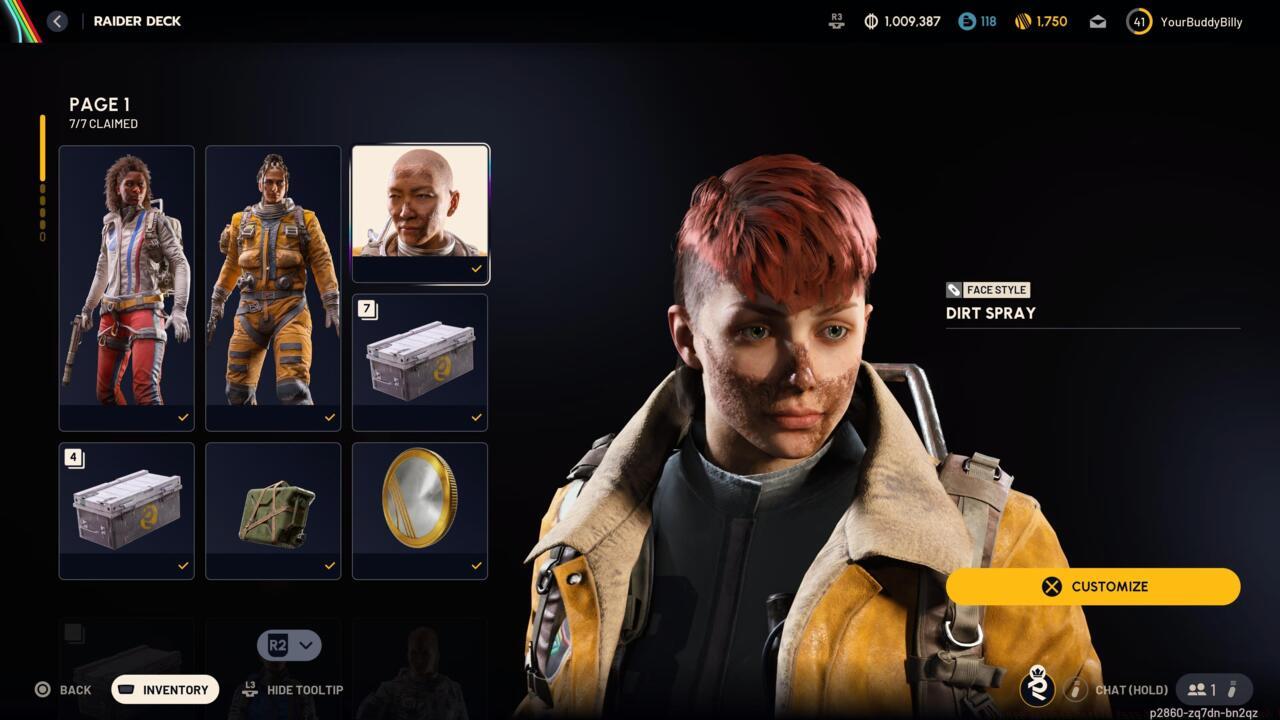Screen dimensions: 1280x720
Task: Click the gold coins currency icon
Action: (x=1021, y=21)
